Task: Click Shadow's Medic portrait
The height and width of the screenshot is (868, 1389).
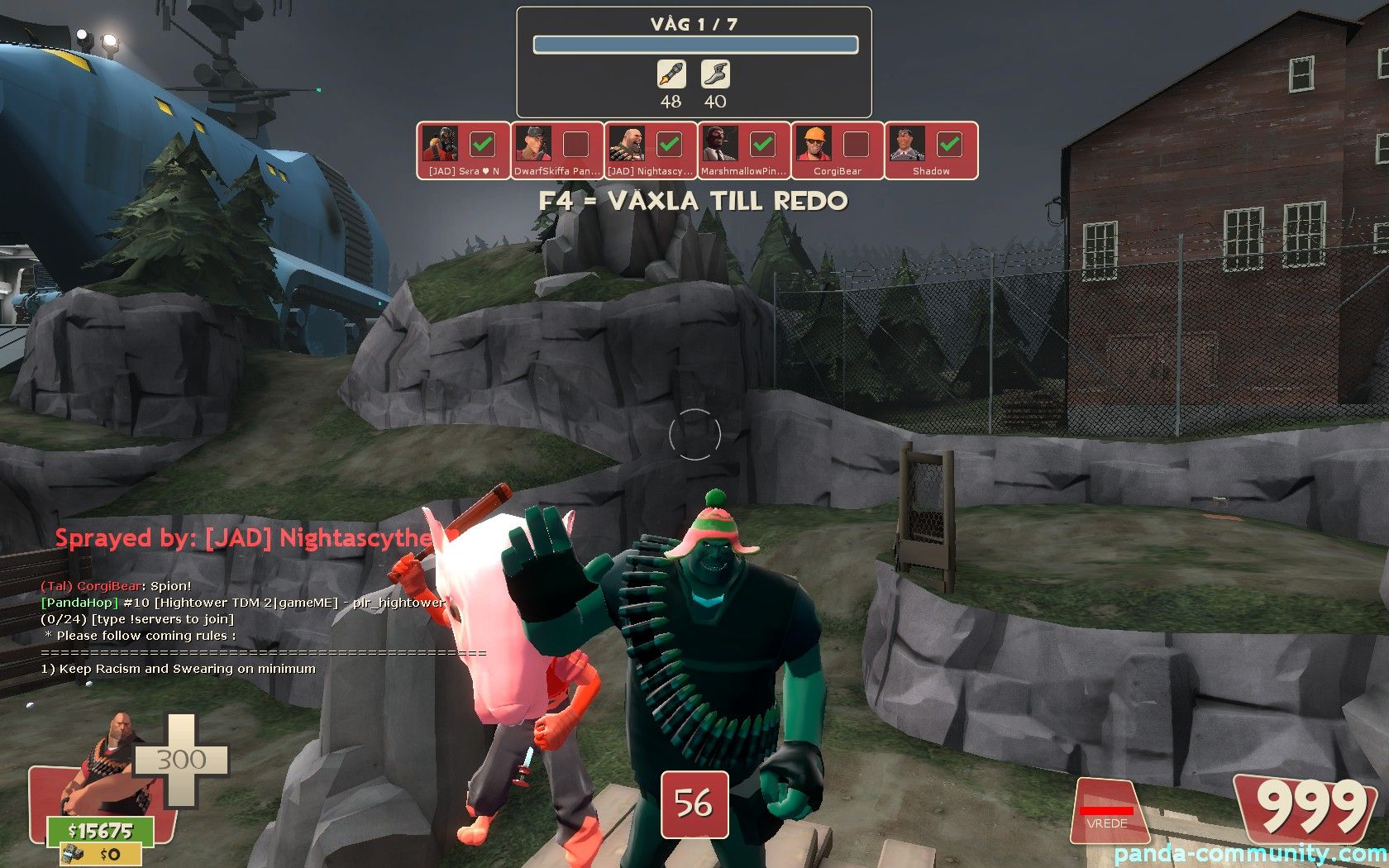Action: point(907,145)
